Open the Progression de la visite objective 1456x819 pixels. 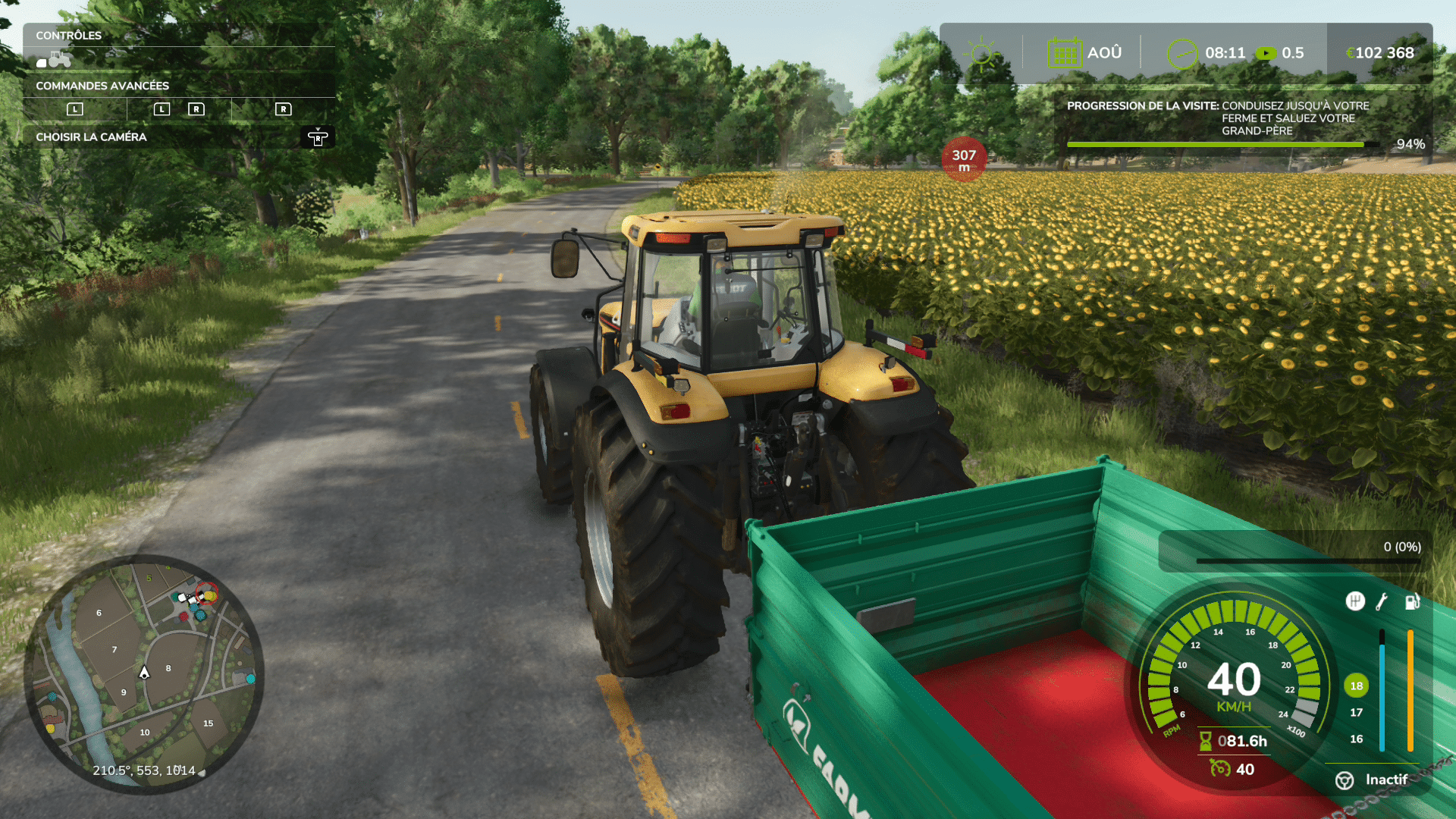point(1244,119)
